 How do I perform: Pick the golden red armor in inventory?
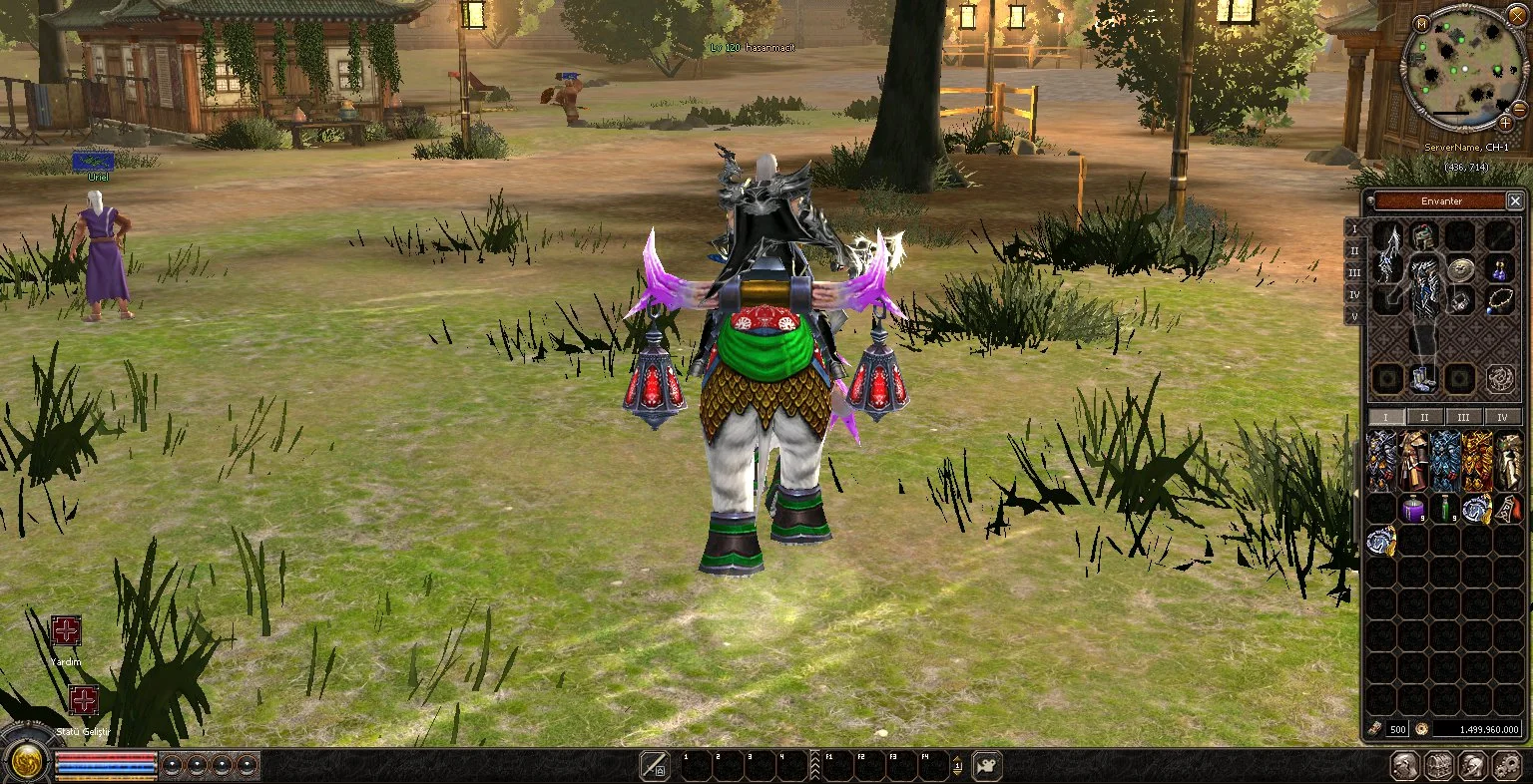coord(1476,461)
